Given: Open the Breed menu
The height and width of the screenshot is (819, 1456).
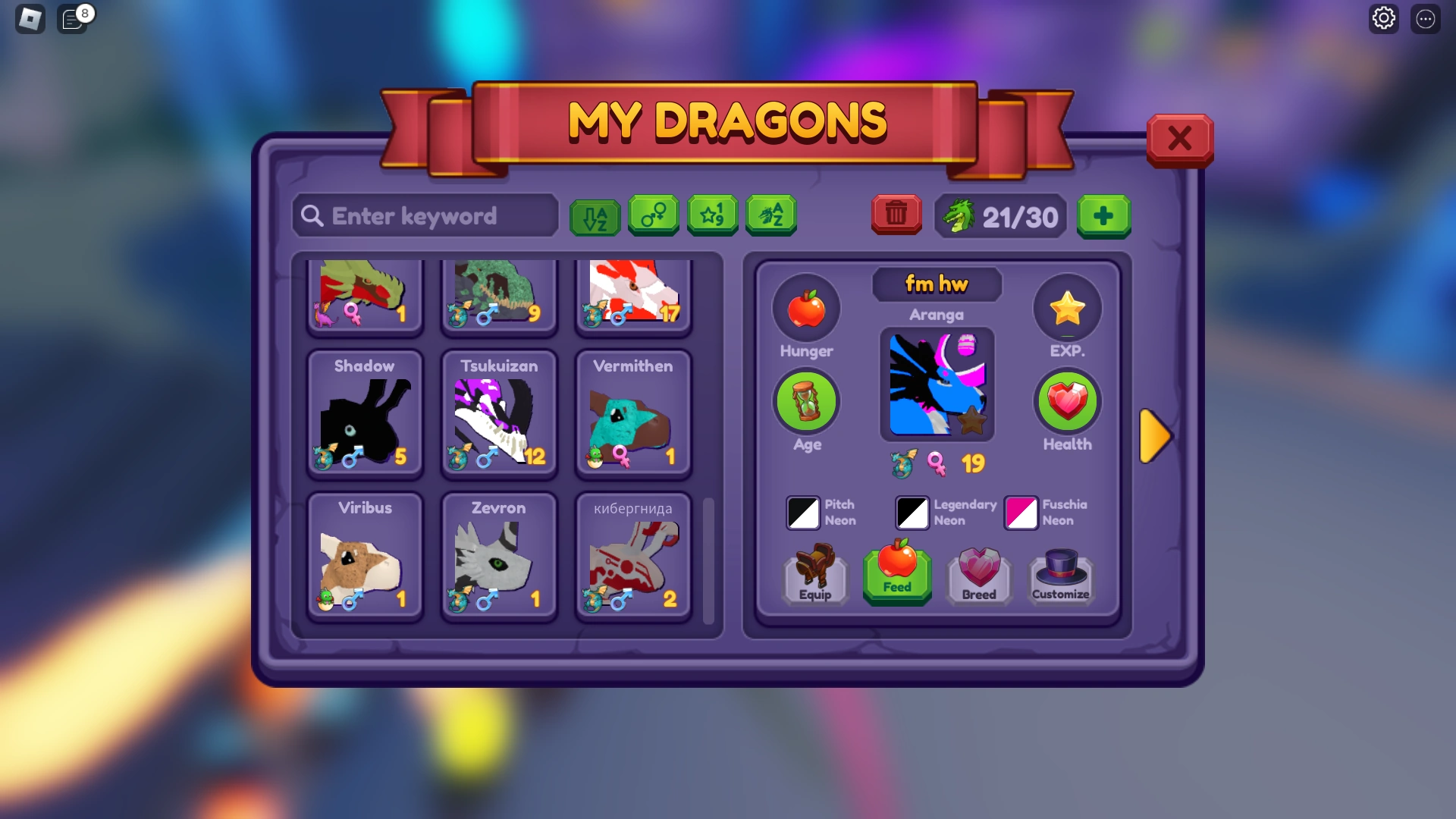Looking at the screenshot, I should pyautogui.click(x=978, y=575).
